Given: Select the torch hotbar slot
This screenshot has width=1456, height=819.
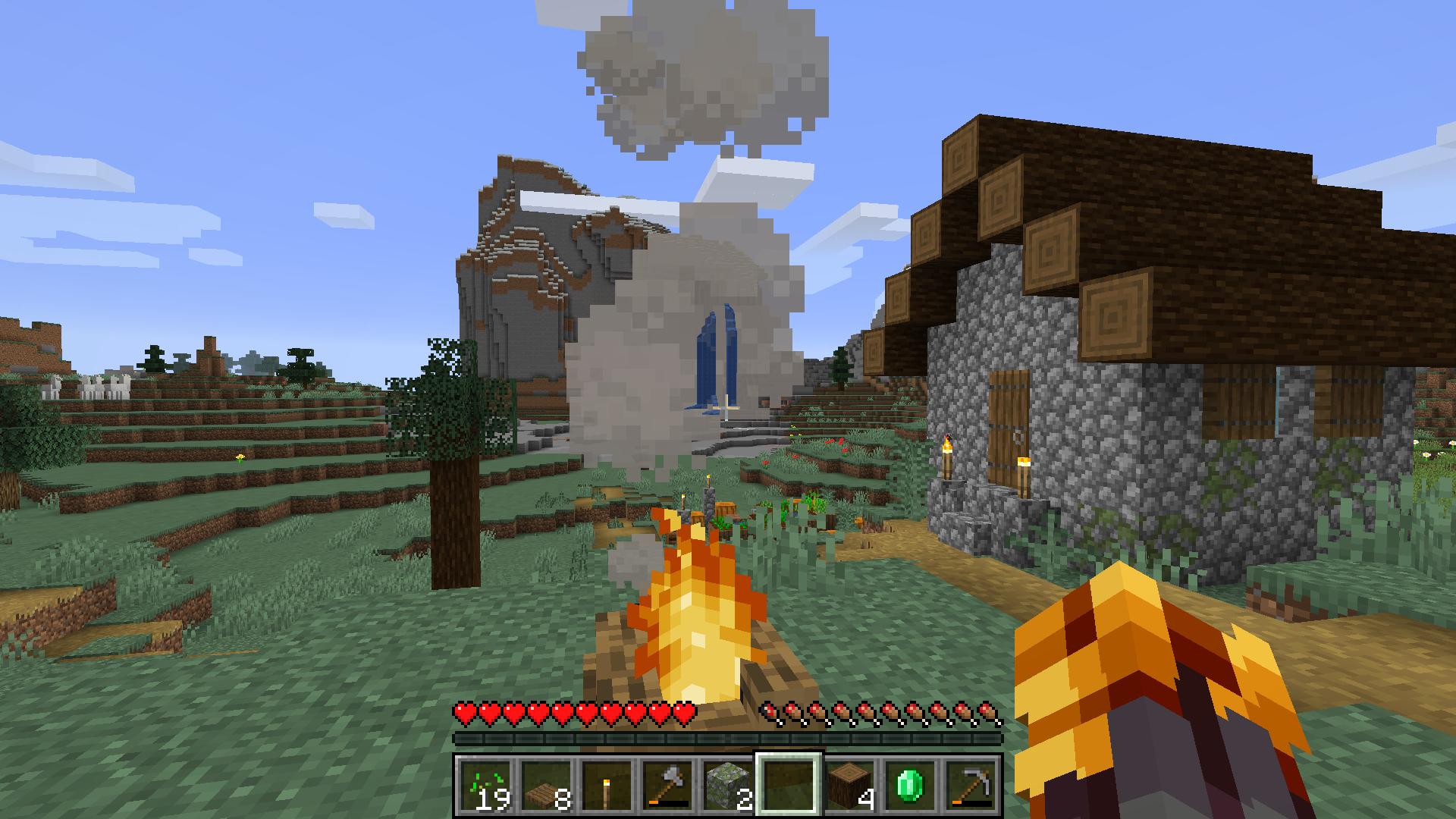Looking at the screenshot, I should [x=607, y=786].
